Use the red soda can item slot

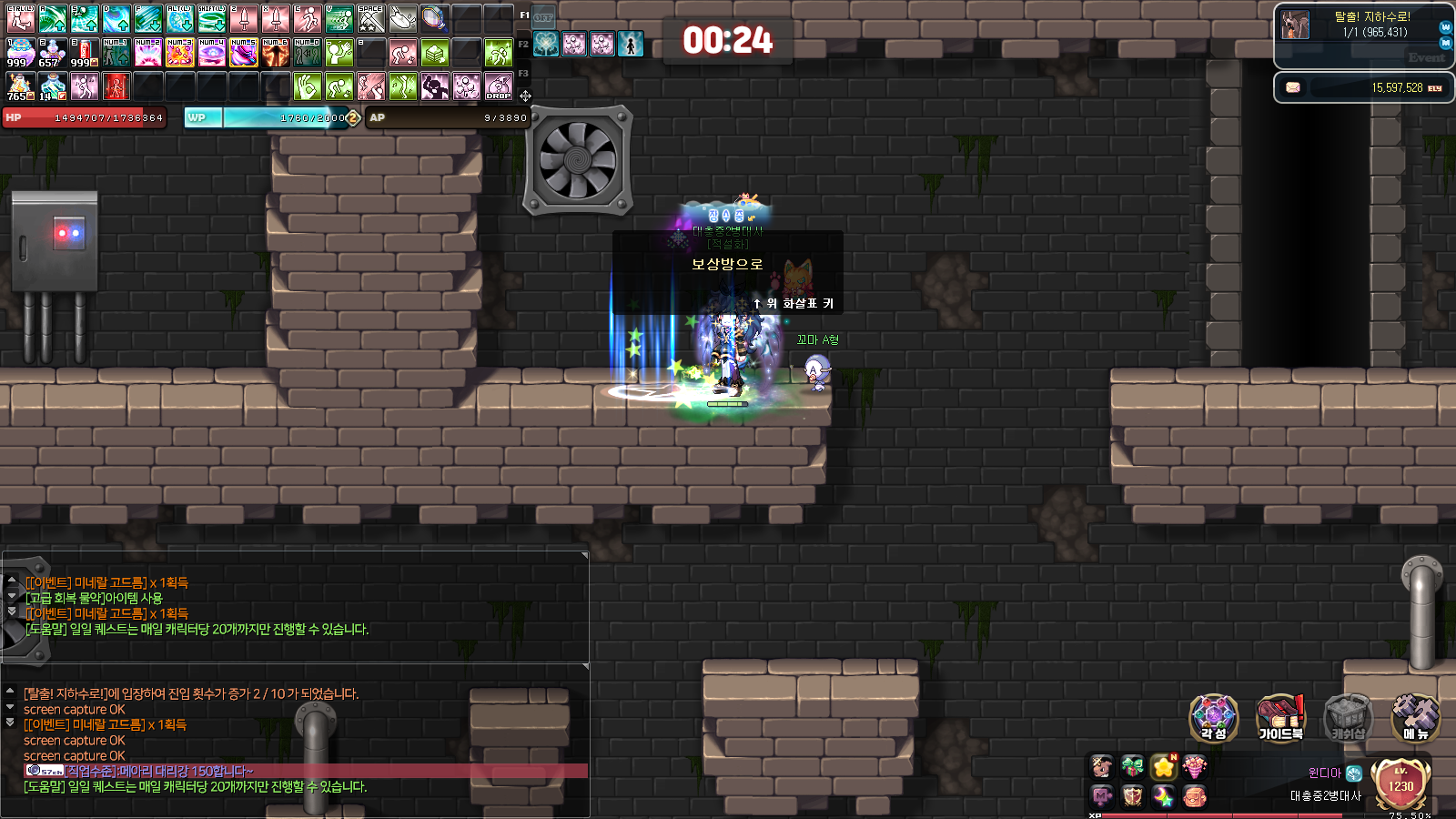click(84, 53)
